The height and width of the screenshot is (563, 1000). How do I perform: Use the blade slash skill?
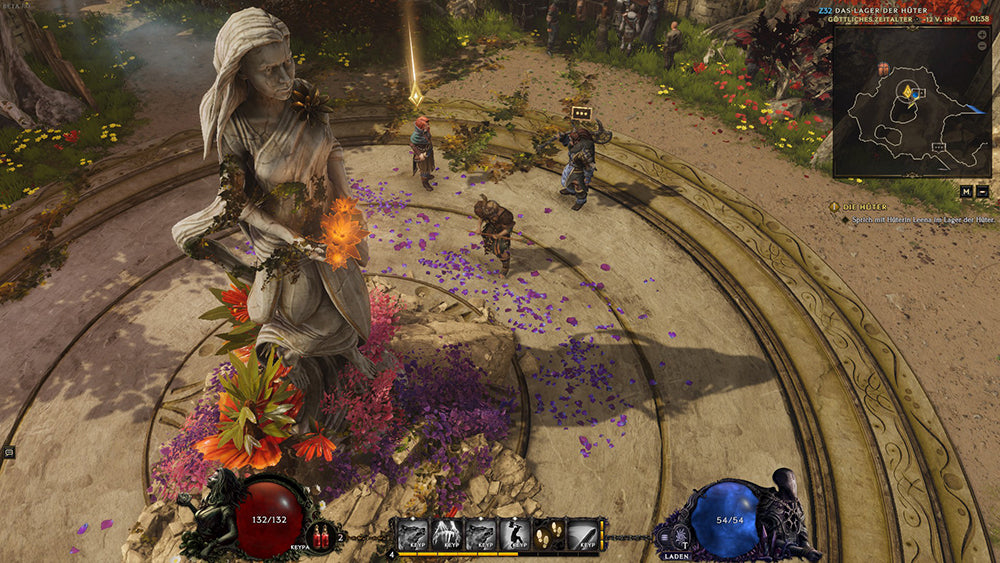pyautogui.click(x=586, y=533)
